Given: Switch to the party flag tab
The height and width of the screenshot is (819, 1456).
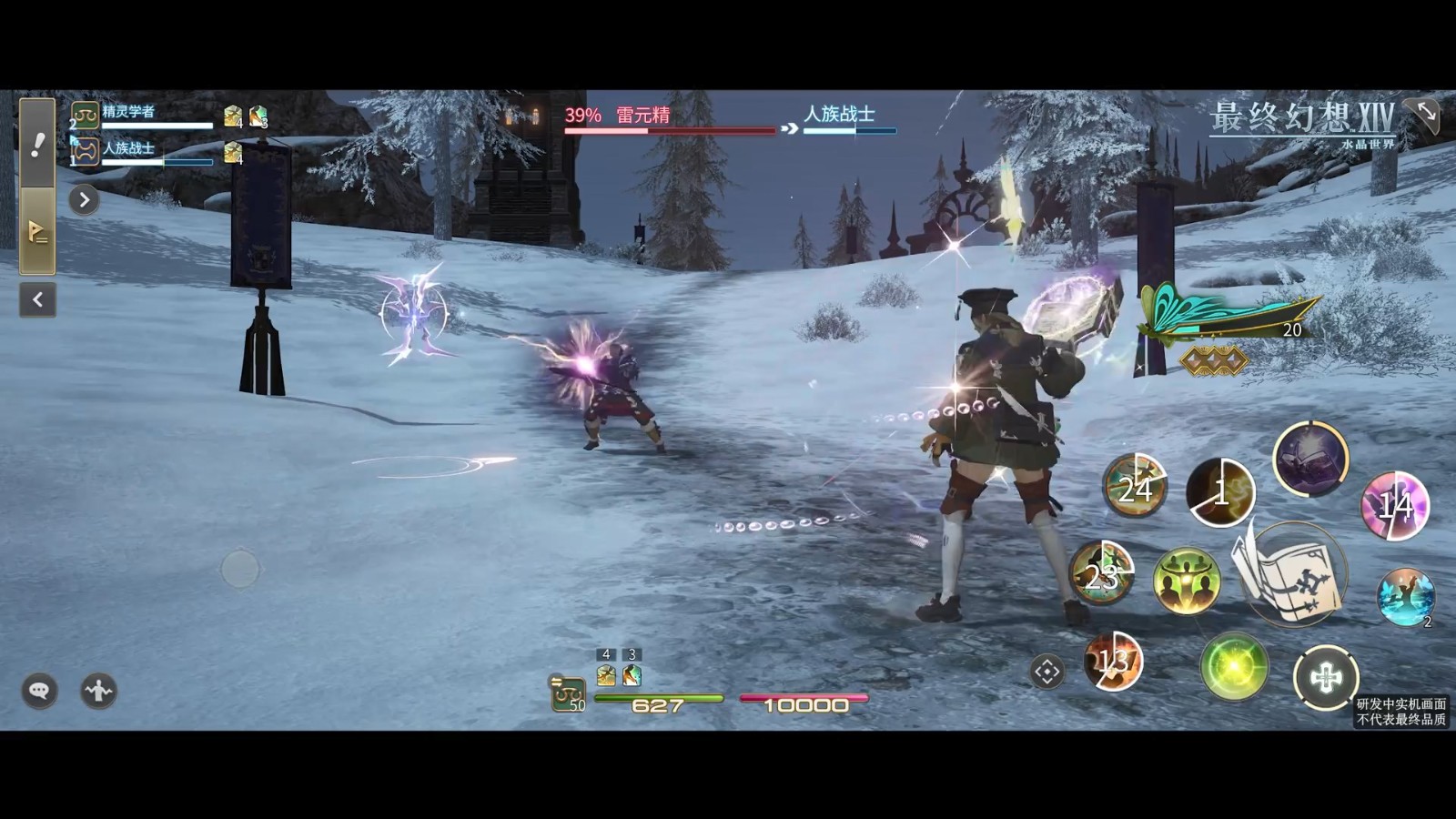Looking at the screenshot, I should click(37, 232).
